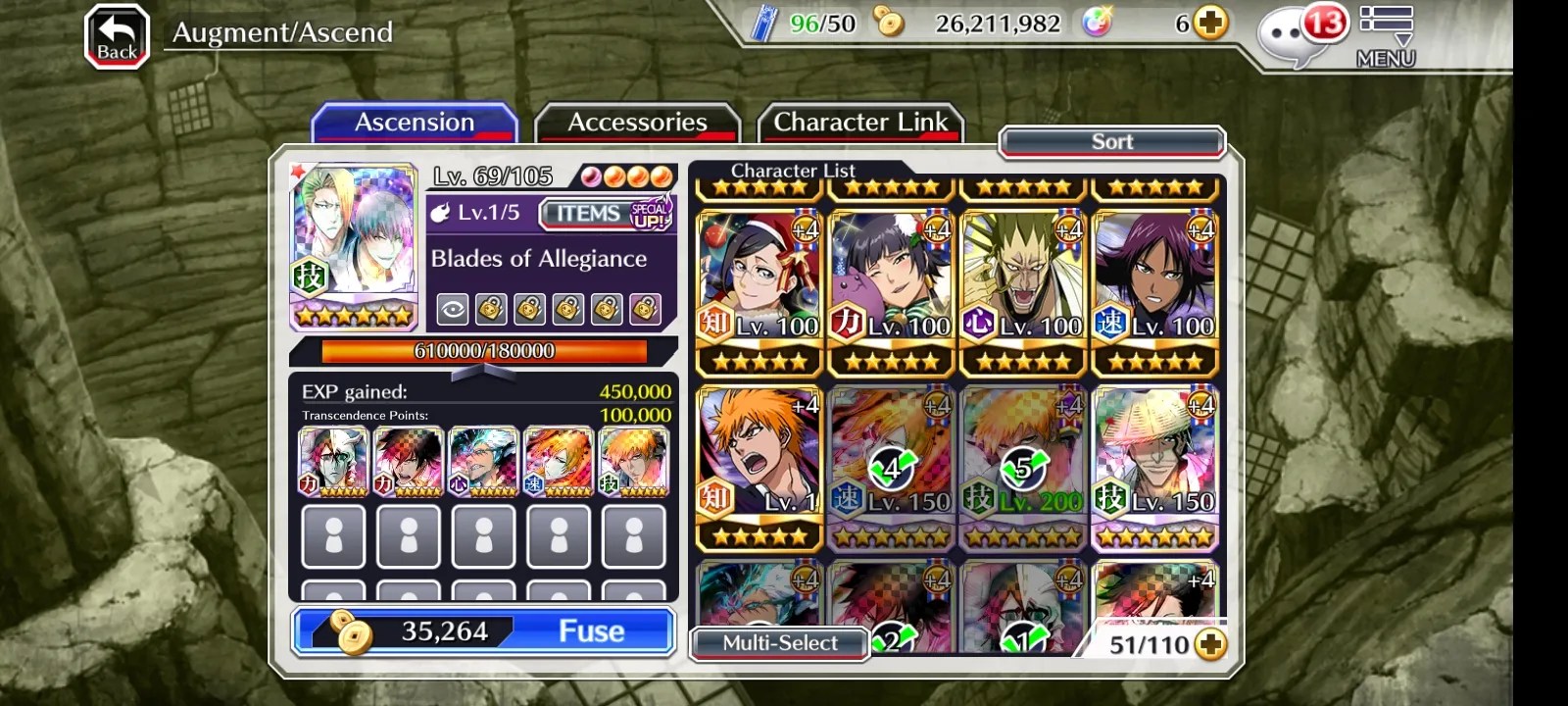Select the Lv. 100 purple-haired Yoruichi card
This screenshot has width=1568, height=706.
tap(1155, 291)
